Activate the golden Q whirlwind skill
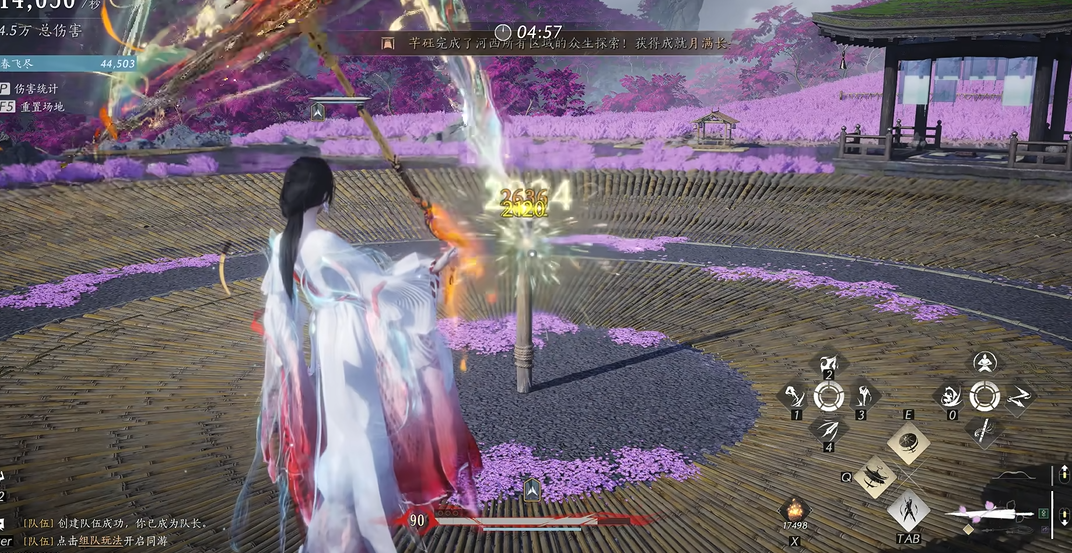This screenshot has height=553, width=1072. click(x=874, y=478)
